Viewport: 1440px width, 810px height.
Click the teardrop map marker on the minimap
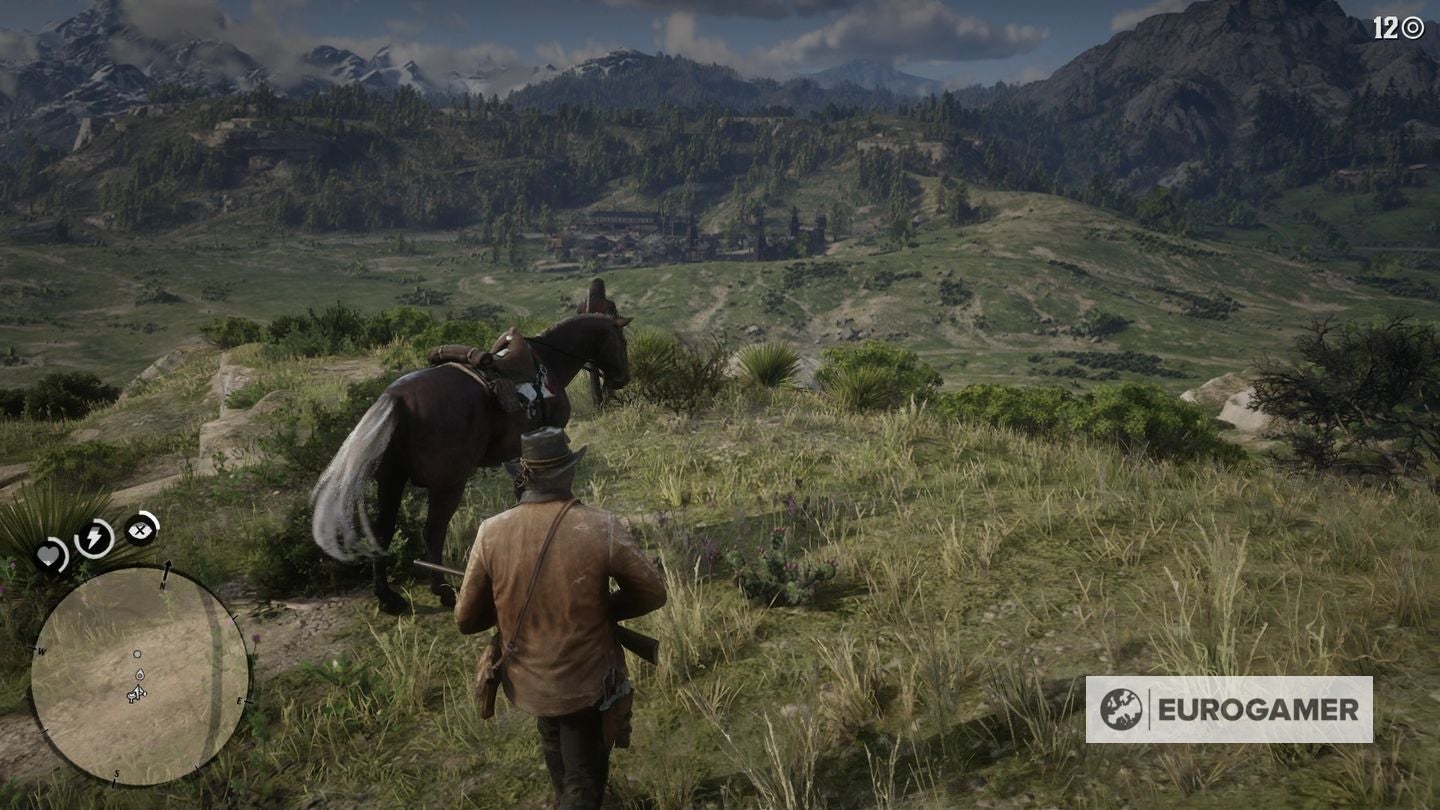pyautogui.click(x=140, y=674)
